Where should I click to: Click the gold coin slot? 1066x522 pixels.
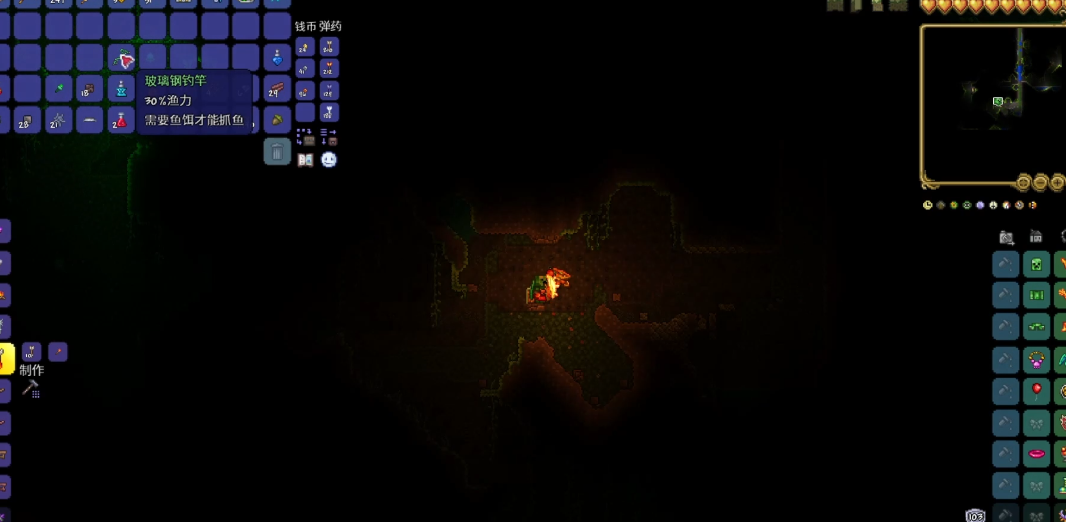[305, 47]
